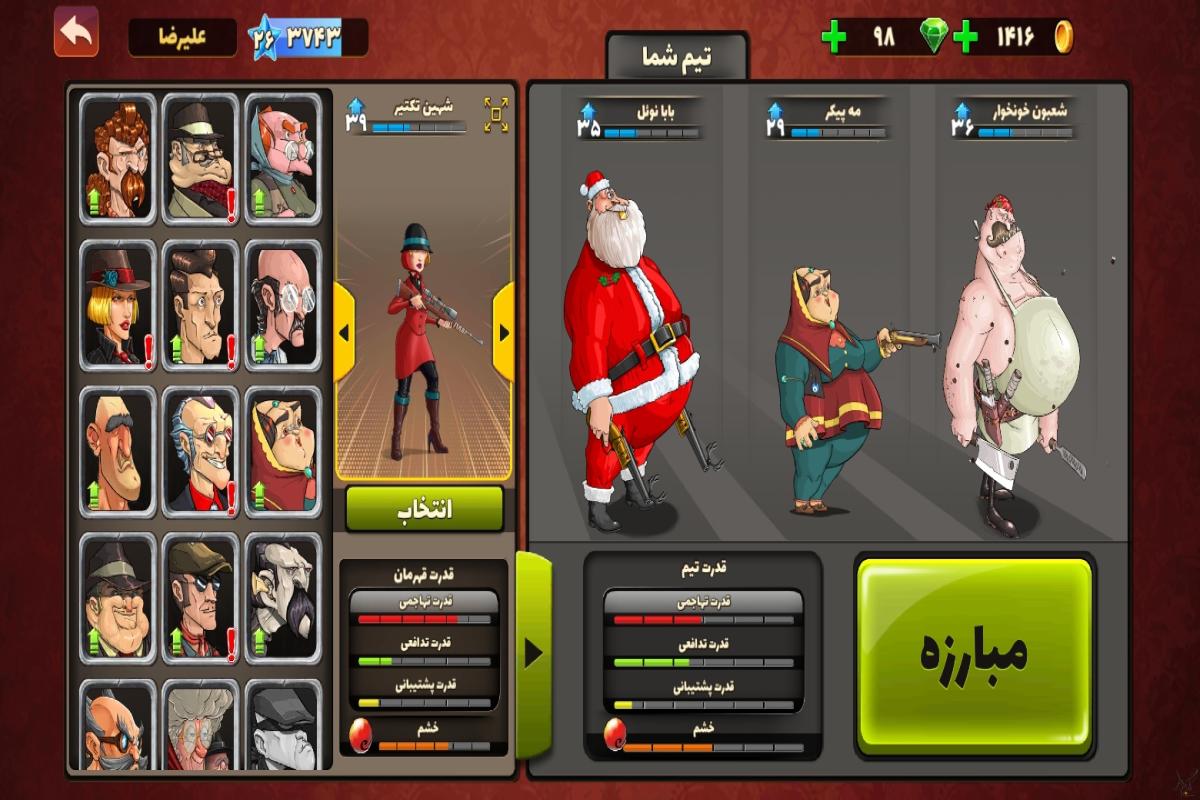The height and width of the screenshot is (800, 1200).
Task: Show the previous hero with the left arrow
Action: [x=344, y=332]
